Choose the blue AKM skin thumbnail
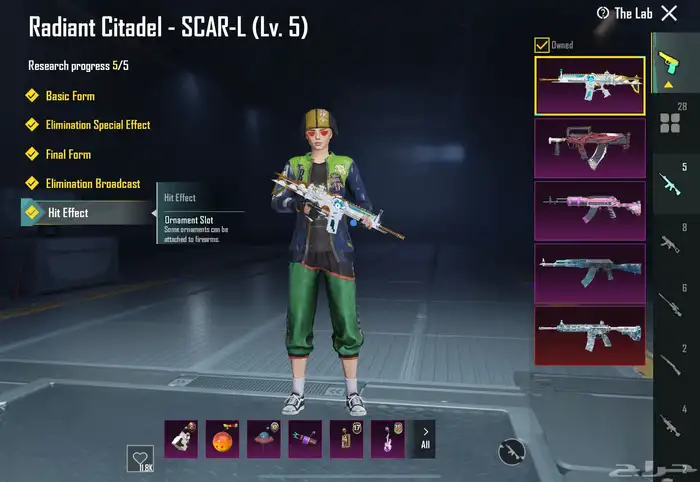Viewport: 700px width, 482px height. 589,272
